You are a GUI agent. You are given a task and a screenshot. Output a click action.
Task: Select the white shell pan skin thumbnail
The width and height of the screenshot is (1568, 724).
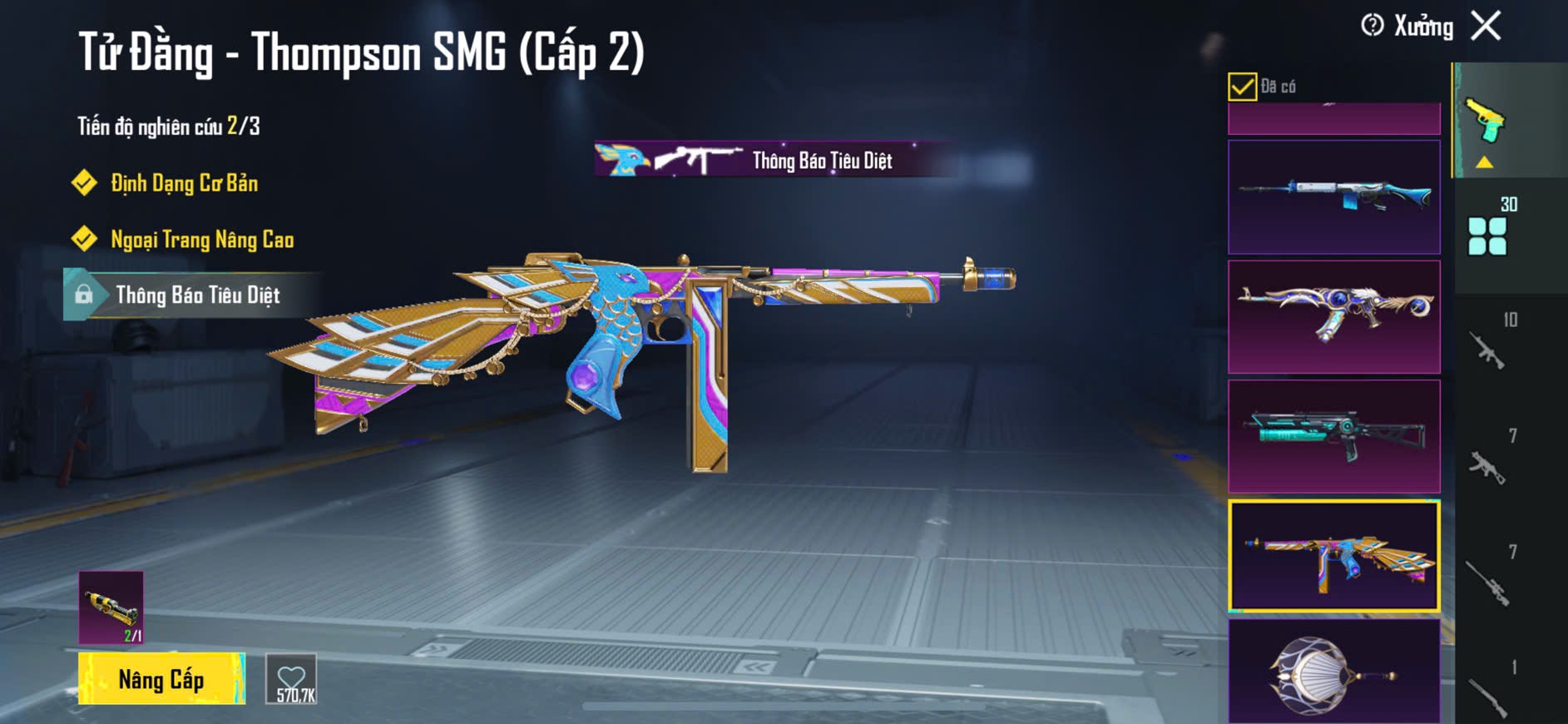pos(1333,672)
